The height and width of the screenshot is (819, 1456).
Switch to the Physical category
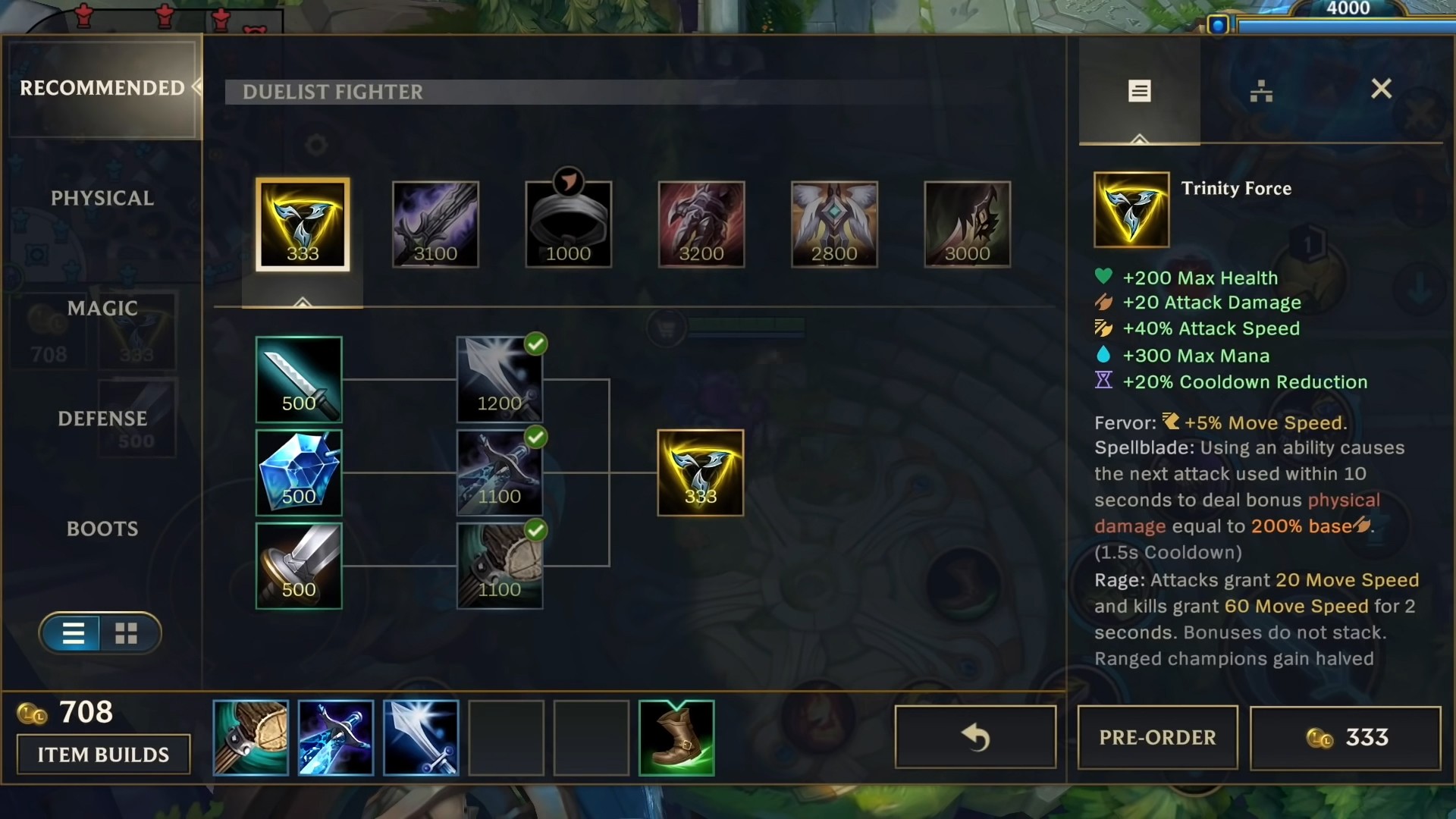click(x=102, y=199)
